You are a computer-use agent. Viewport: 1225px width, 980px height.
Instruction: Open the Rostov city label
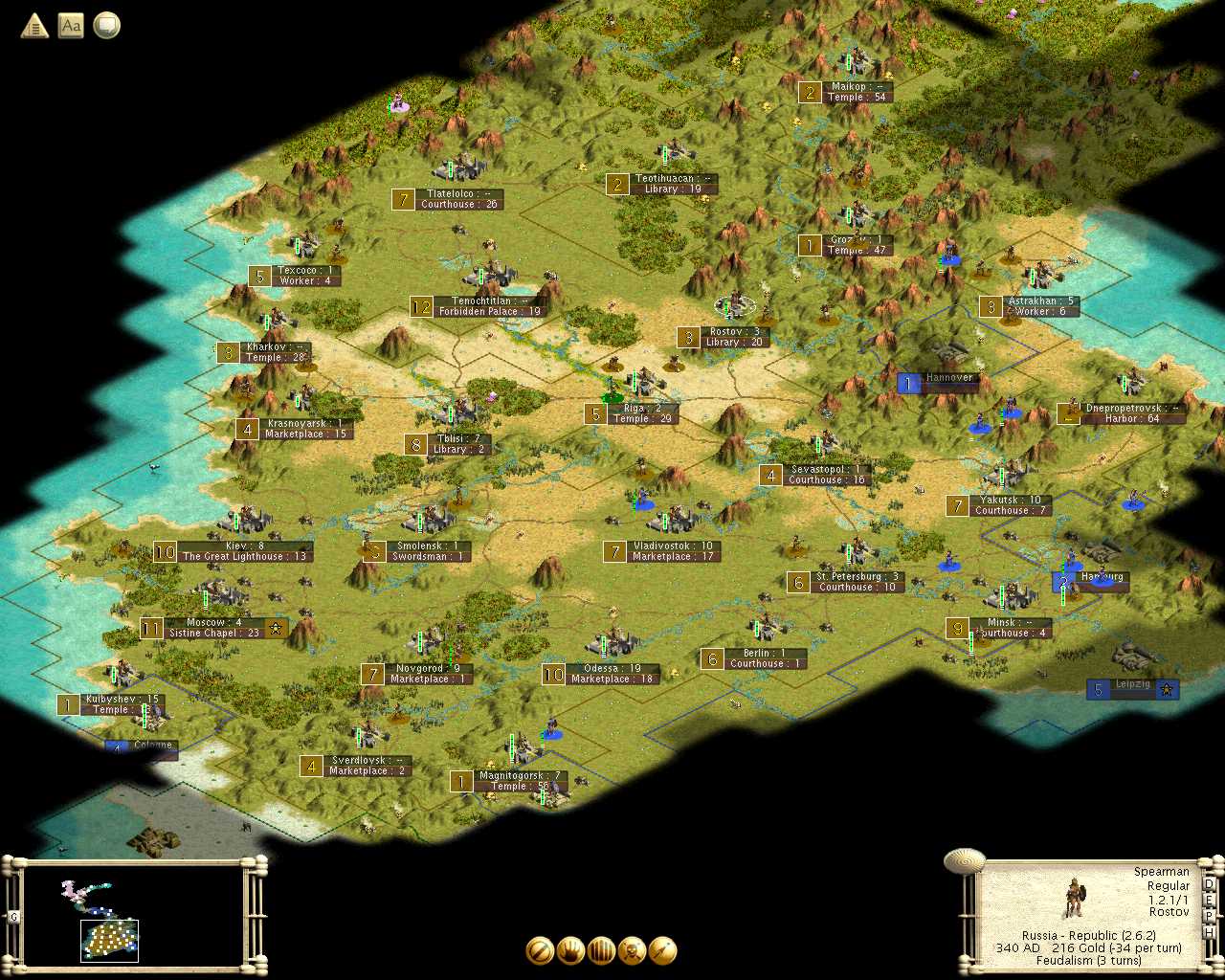coord(734,337)
